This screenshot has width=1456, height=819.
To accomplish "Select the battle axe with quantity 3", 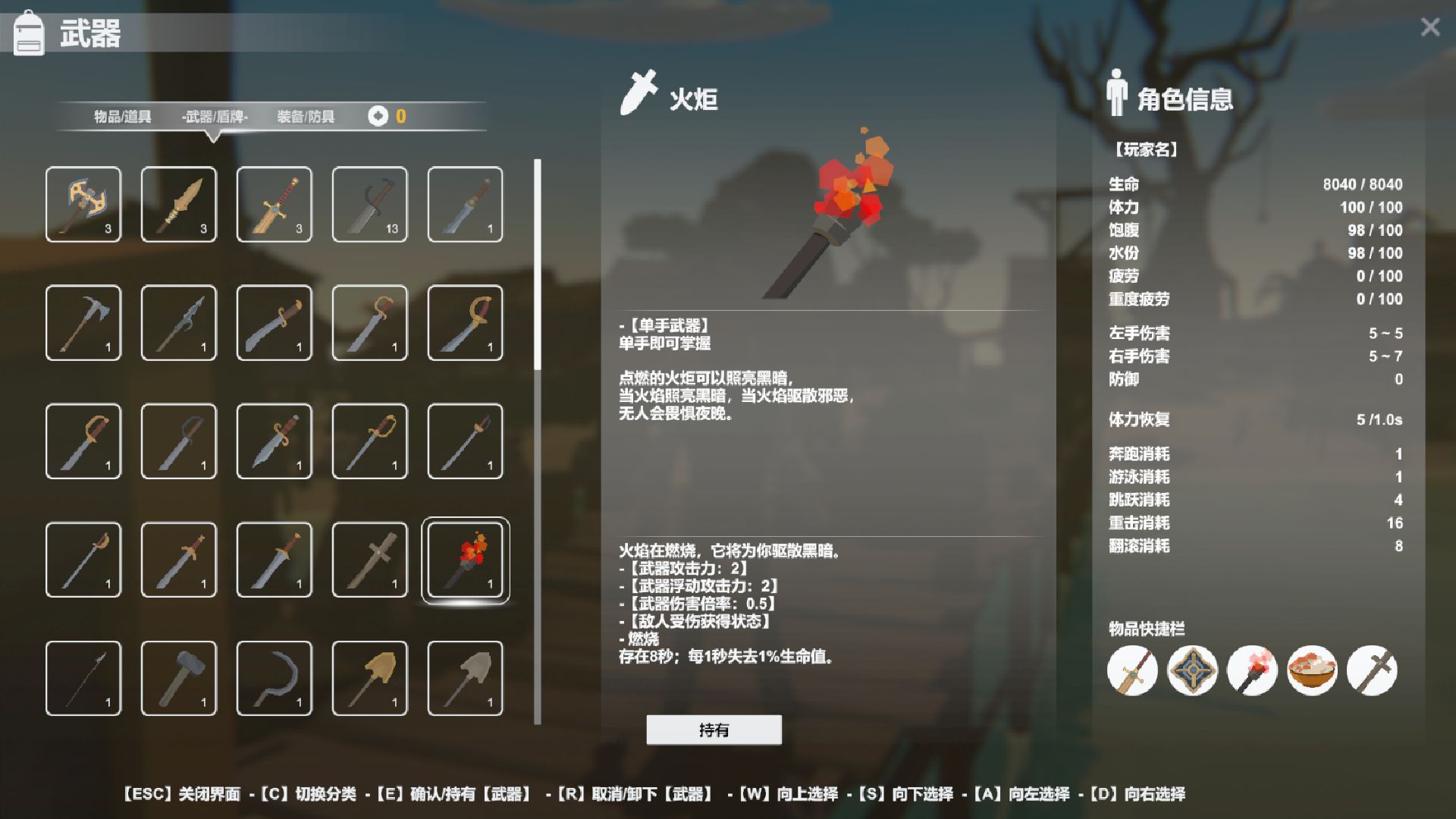I will coord(83,205).
